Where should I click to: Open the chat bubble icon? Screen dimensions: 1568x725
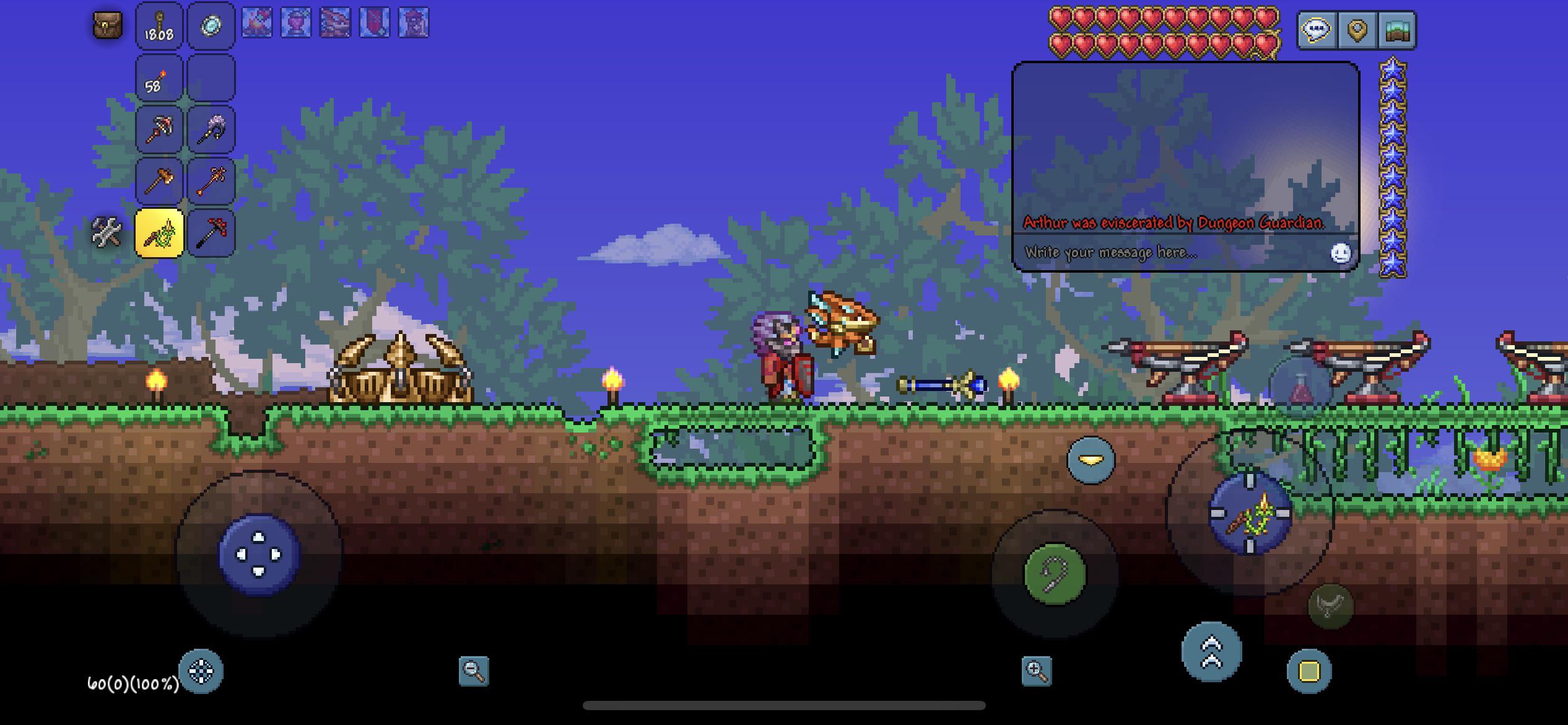tap(1317, 27)
